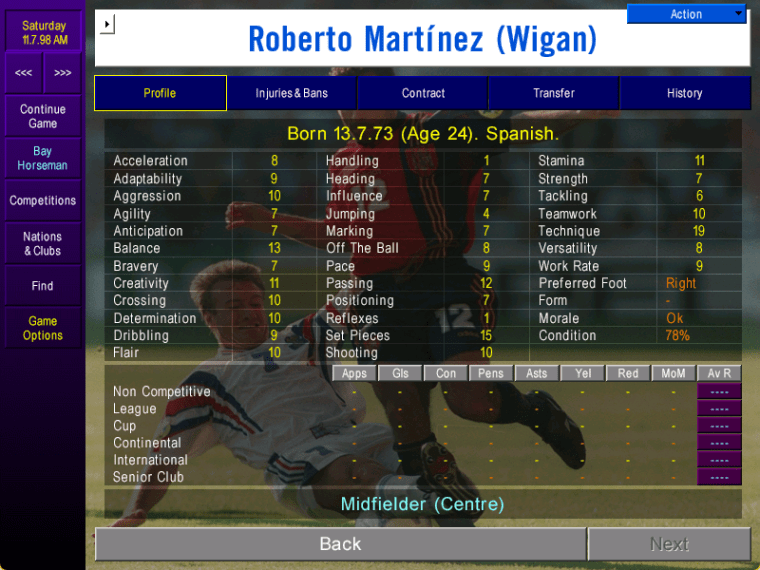The image size is (760, 570).
Task: Open the Action dropdown menu
Action: point(686,14)
